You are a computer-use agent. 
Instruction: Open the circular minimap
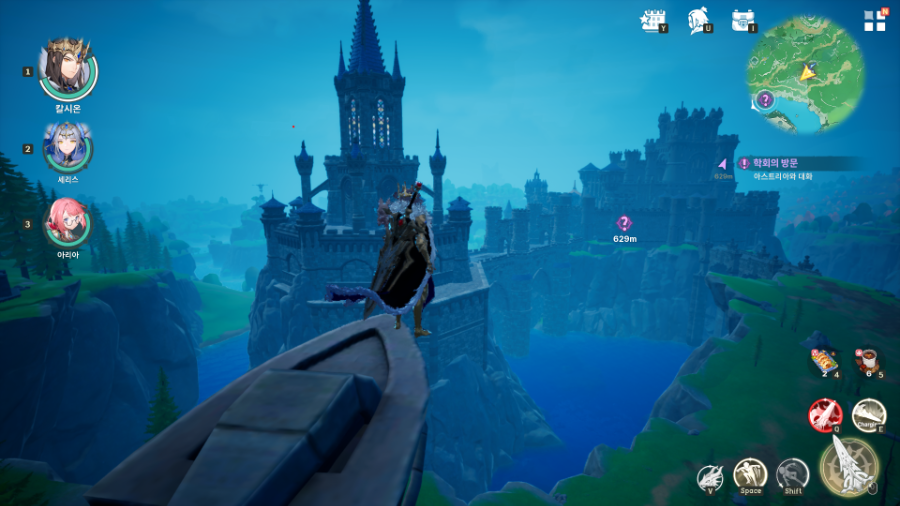tap(805, 74)
